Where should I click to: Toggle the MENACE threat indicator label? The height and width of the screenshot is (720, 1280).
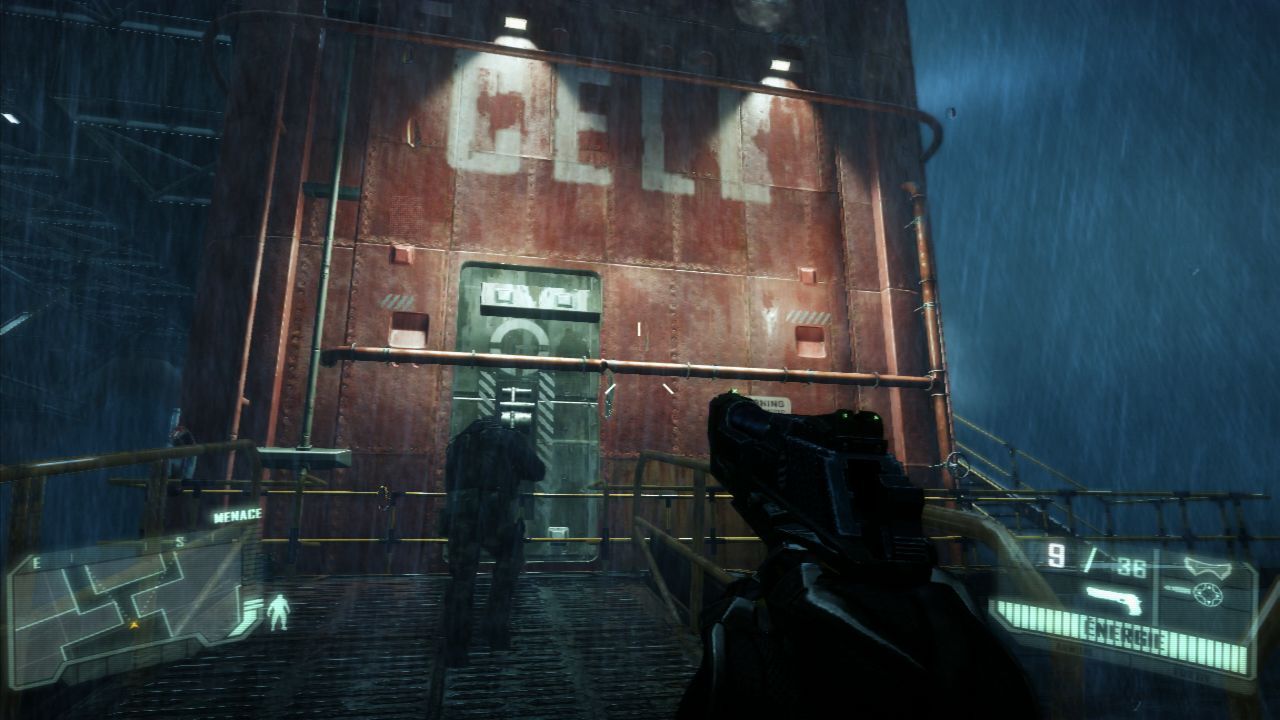(237, 514)
